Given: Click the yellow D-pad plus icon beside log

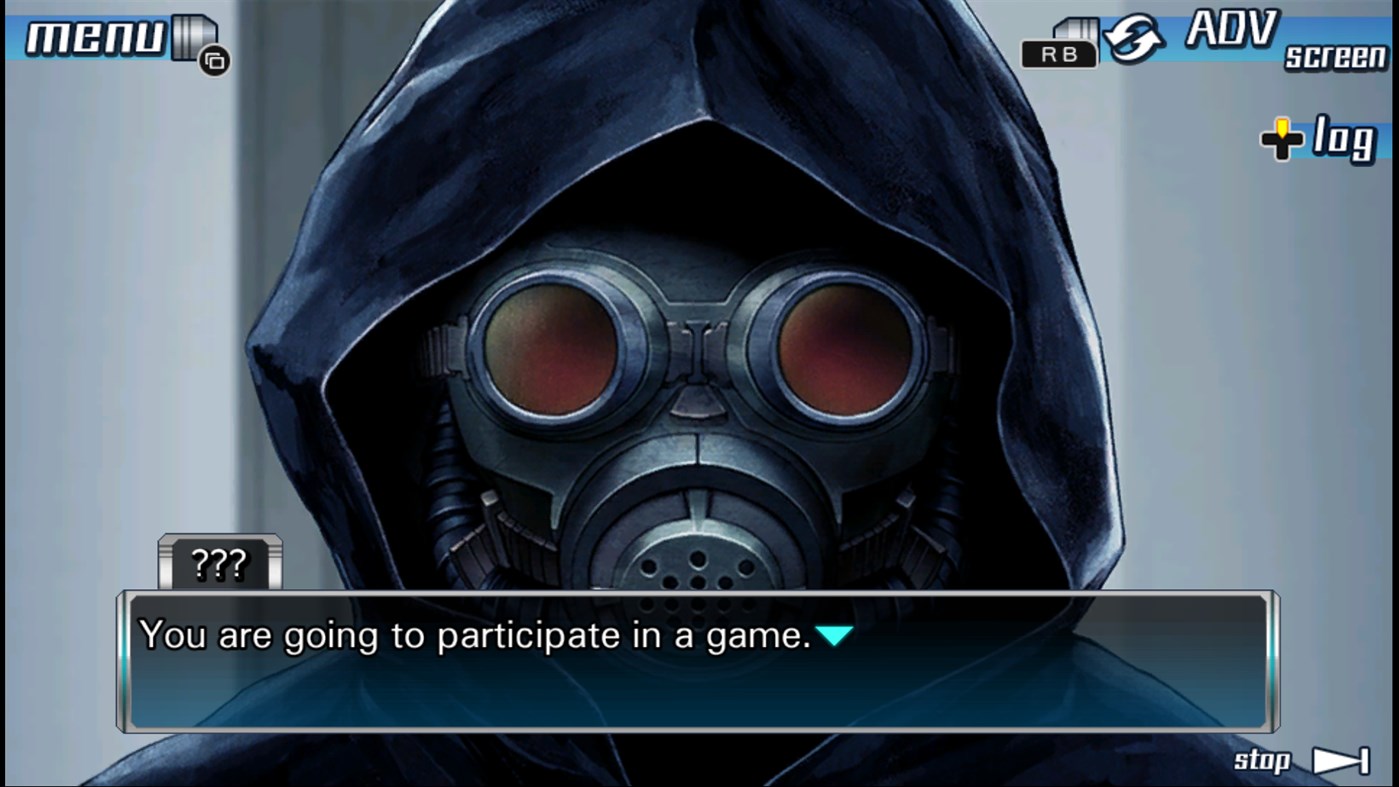Looking at the screenshot, I should [1280, 140].
